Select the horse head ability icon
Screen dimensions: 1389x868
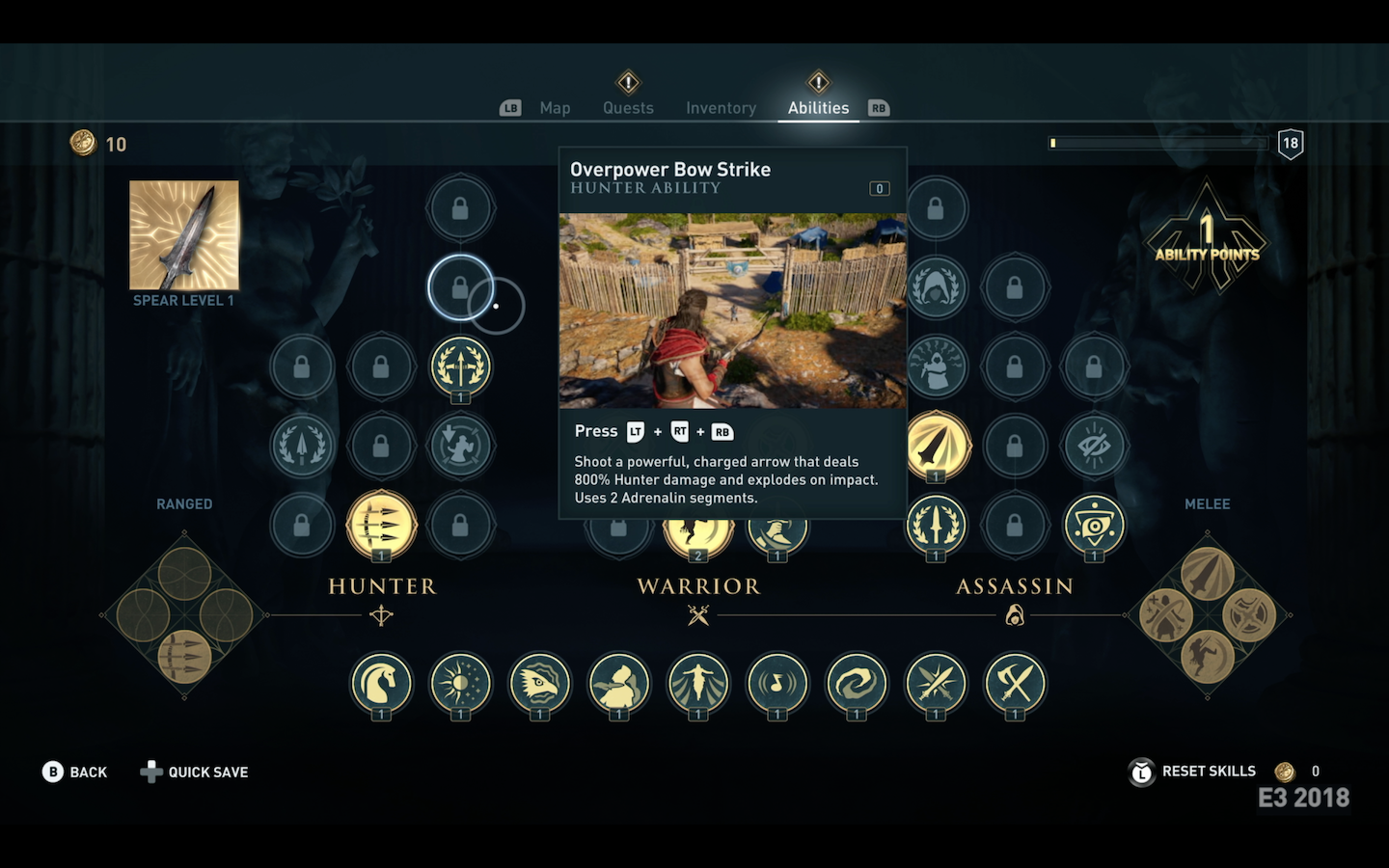pyautogui.click(x=381, y=683)
